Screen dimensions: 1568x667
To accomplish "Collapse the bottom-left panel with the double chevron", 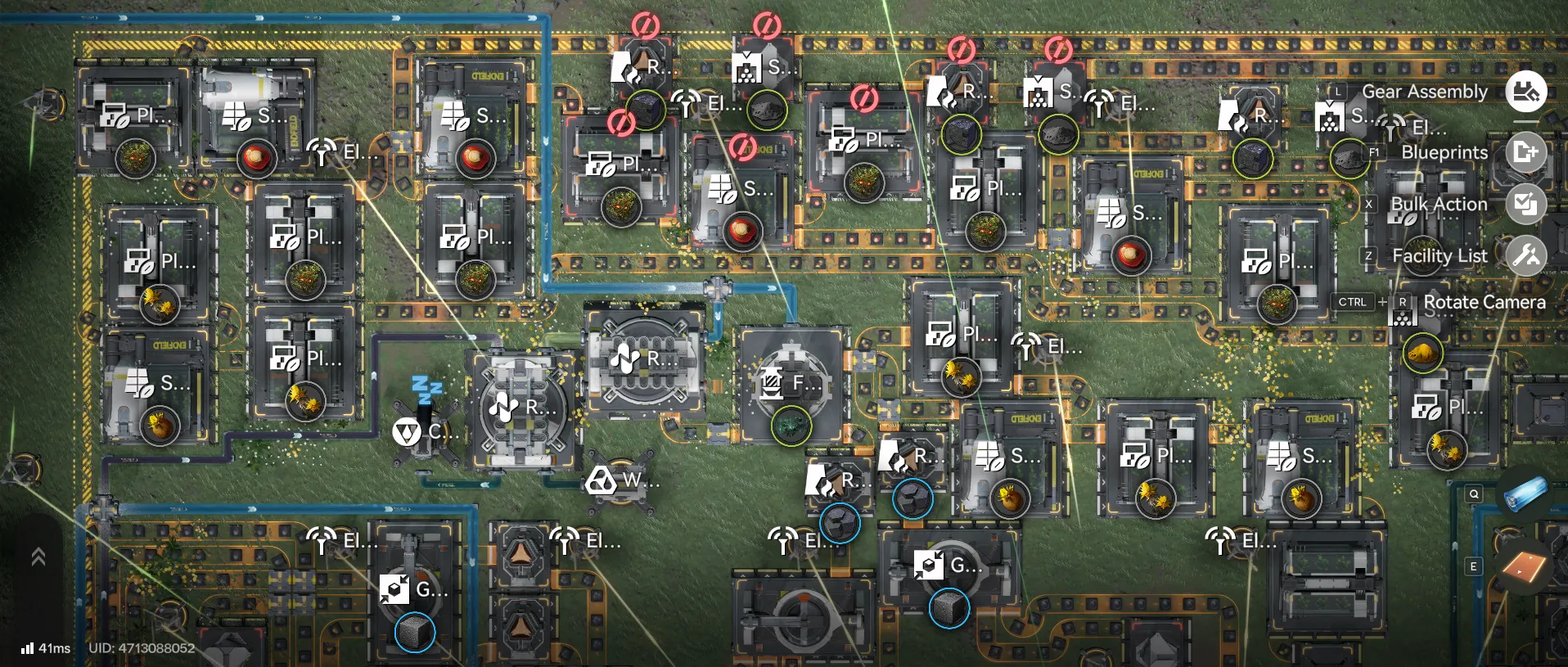I will tap(37, 557).
